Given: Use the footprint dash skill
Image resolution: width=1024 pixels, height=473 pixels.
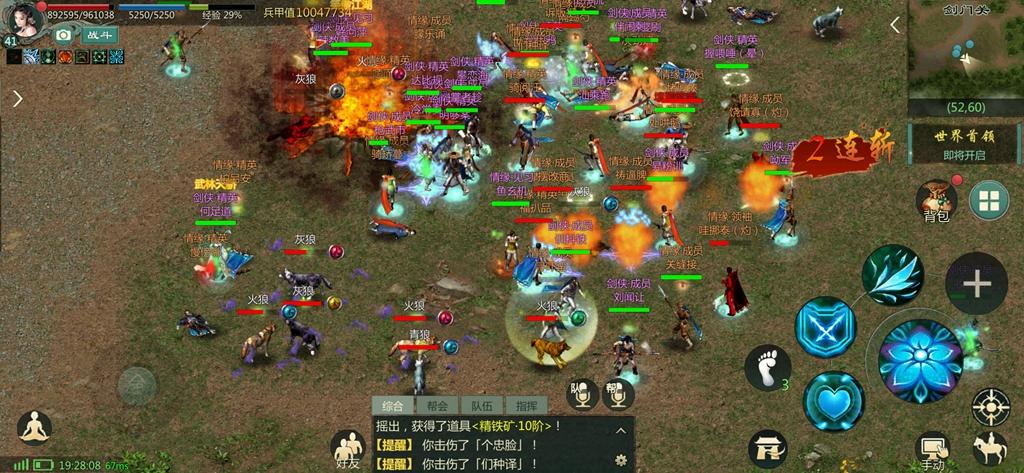Looking at the screenshot, I should point(767,367).
